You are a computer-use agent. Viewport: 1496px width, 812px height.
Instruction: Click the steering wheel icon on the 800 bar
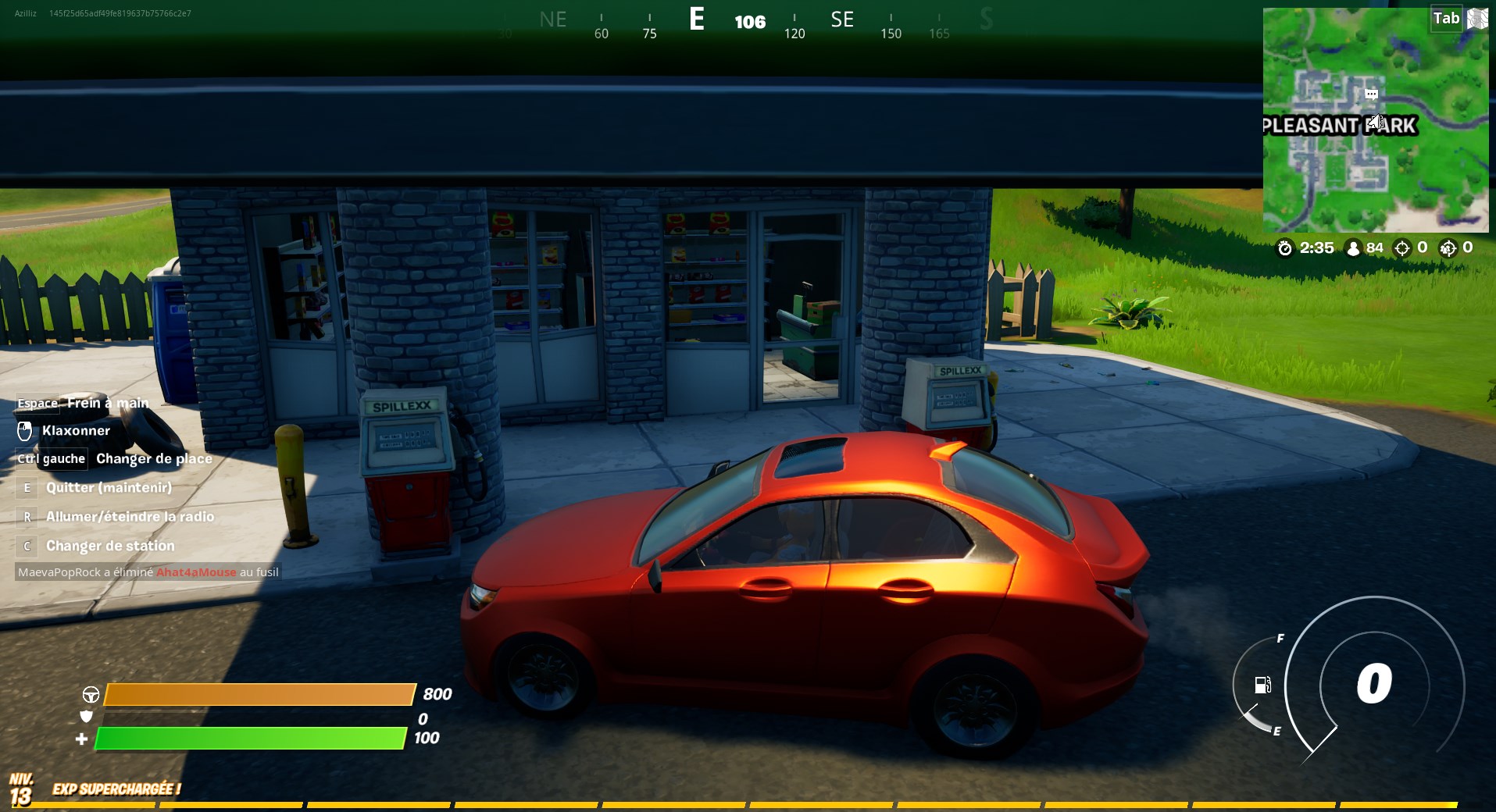[91, 694]
